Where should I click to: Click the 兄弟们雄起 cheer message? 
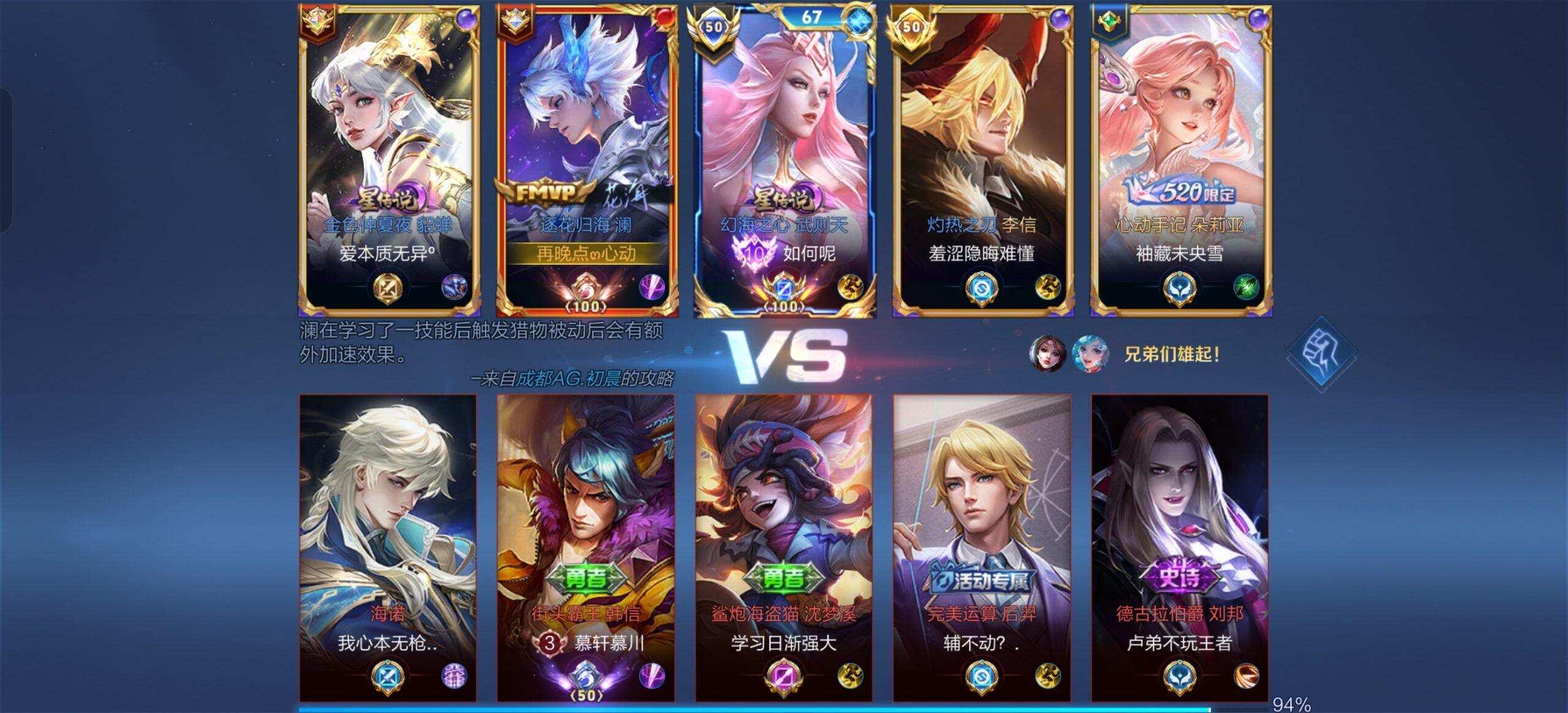(1171, 354)
